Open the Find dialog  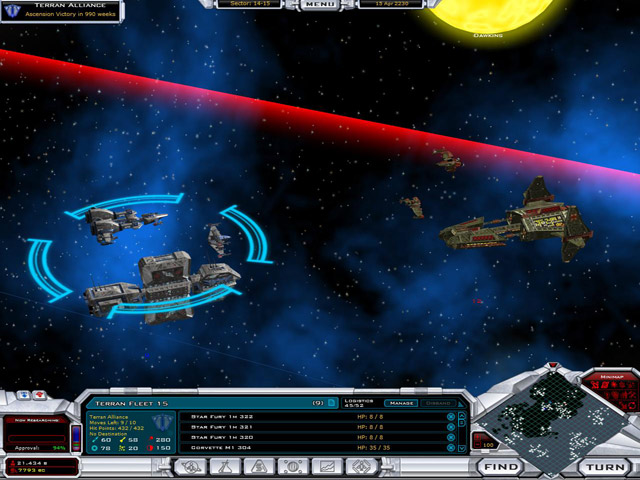498,467
